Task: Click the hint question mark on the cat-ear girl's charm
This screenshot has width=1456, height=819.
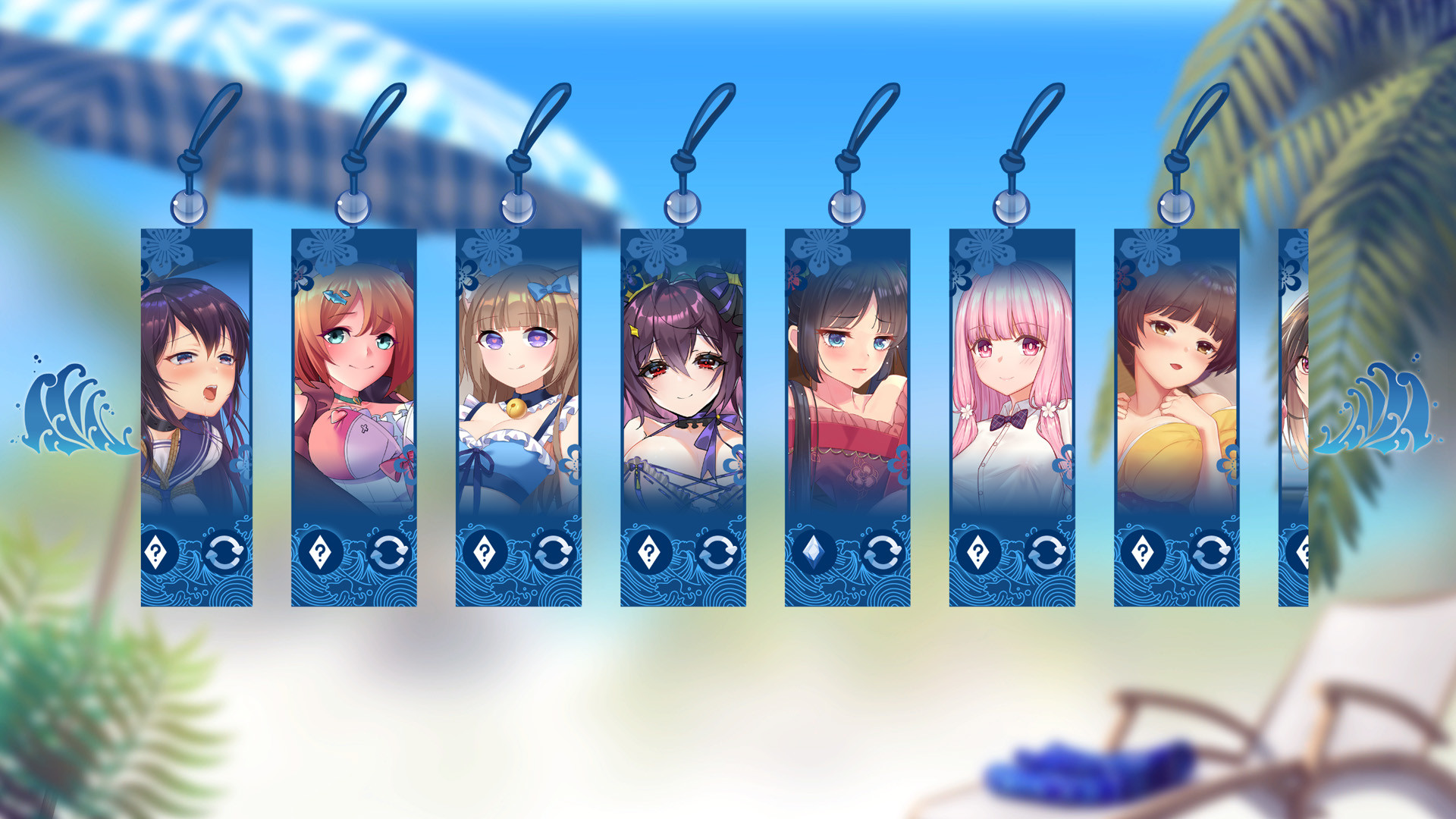Action: pos(485,554)
